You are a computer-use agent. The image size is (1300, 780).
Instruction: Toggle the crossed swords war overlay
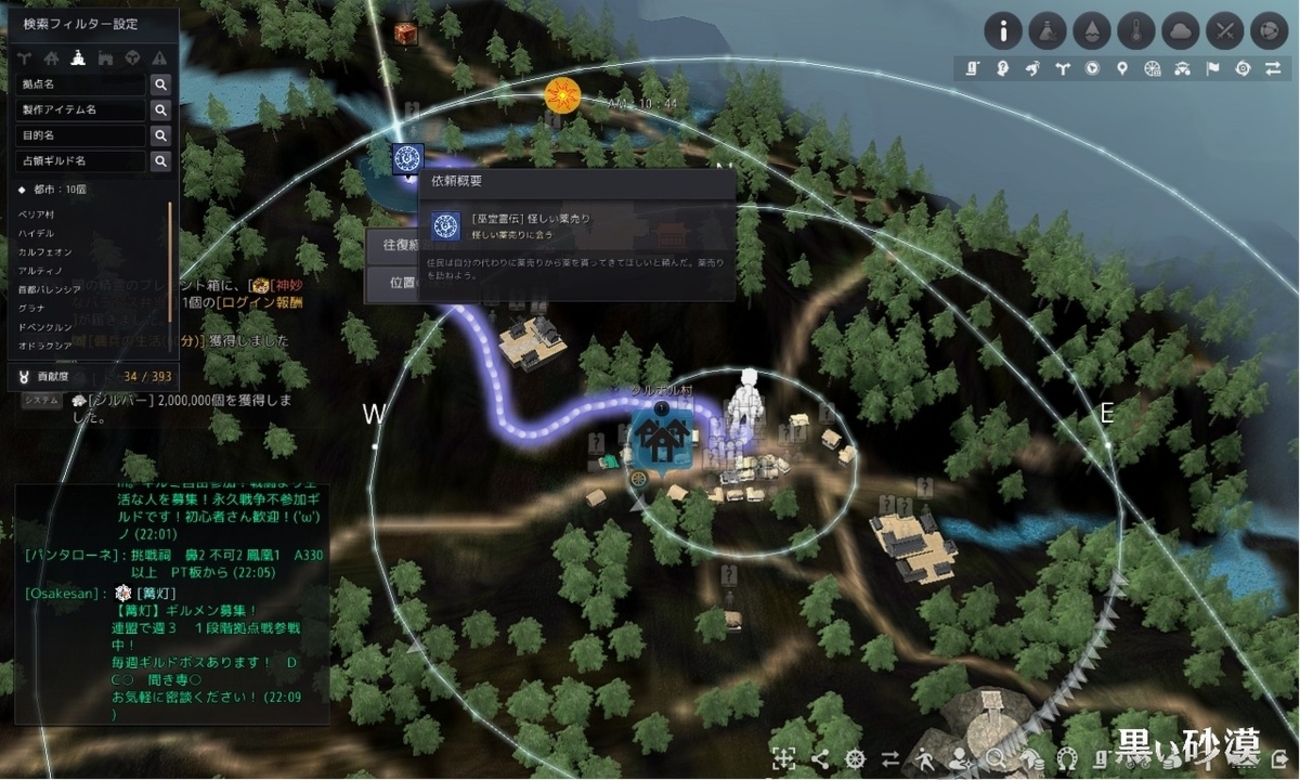[x=1226, y=31]
